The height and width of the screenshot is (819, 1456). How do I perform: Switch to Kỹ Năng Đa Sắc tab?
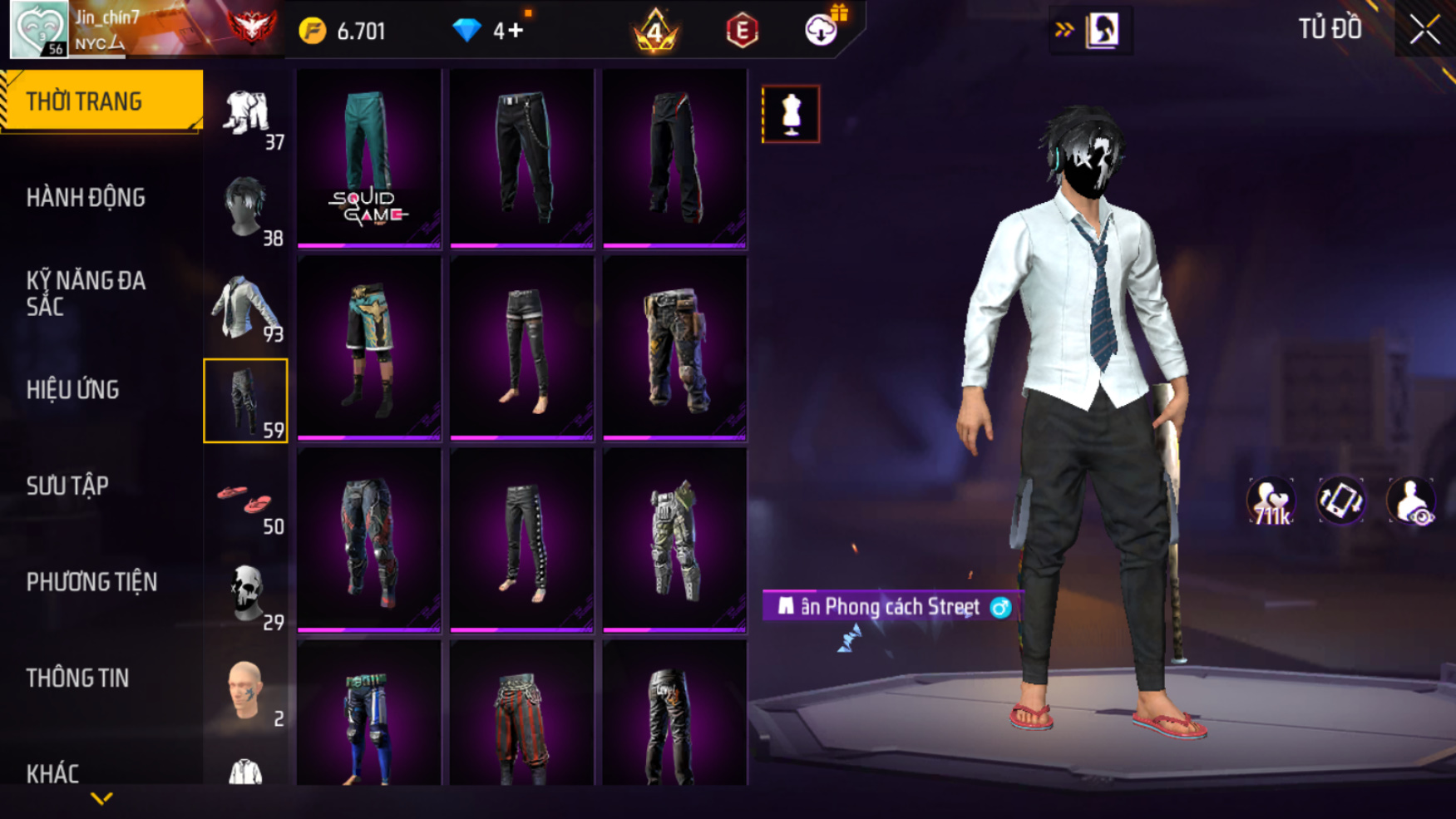(86, 293)
